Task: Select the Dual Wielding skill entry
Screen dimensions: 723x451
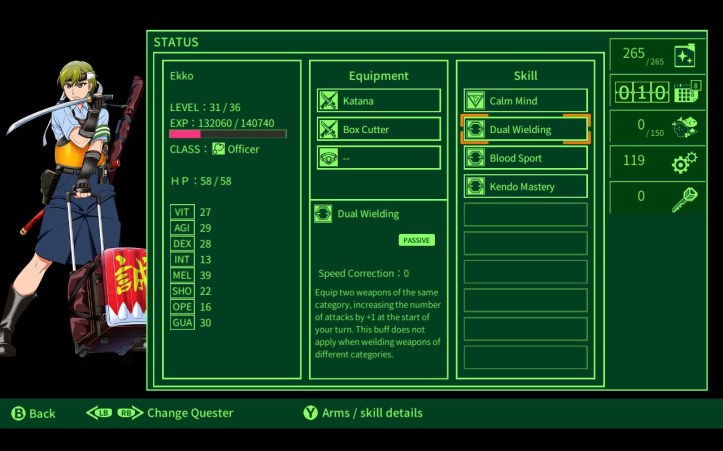Action: (x=525, y=129)
